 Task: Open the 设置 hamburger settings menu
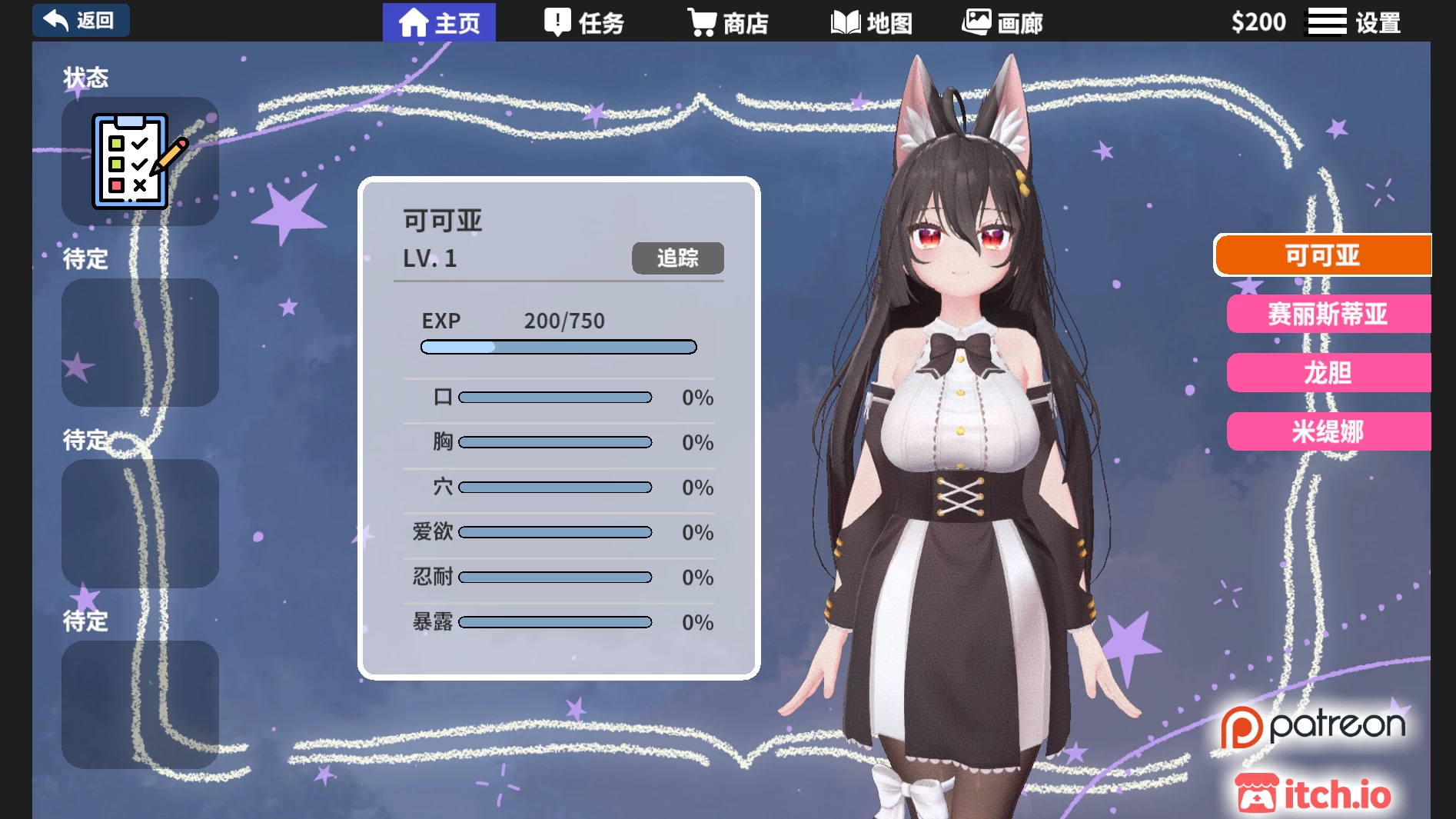pos(1327,21)
